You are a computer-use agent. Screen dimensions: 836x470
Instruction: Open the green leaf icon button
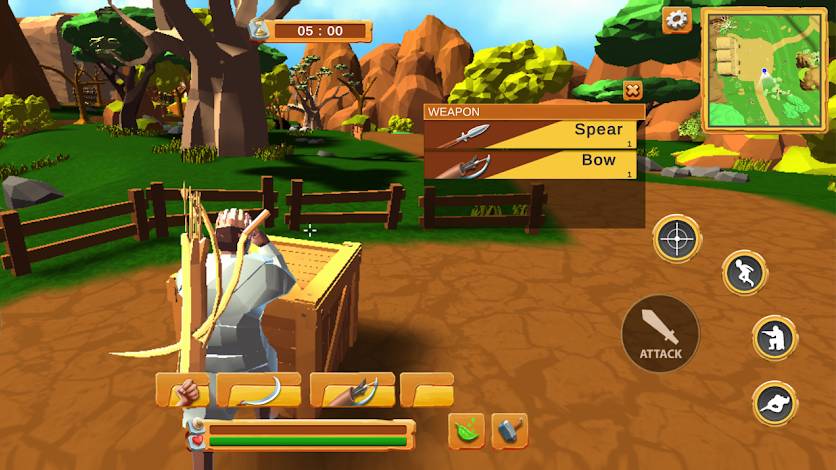coord(466,430)
